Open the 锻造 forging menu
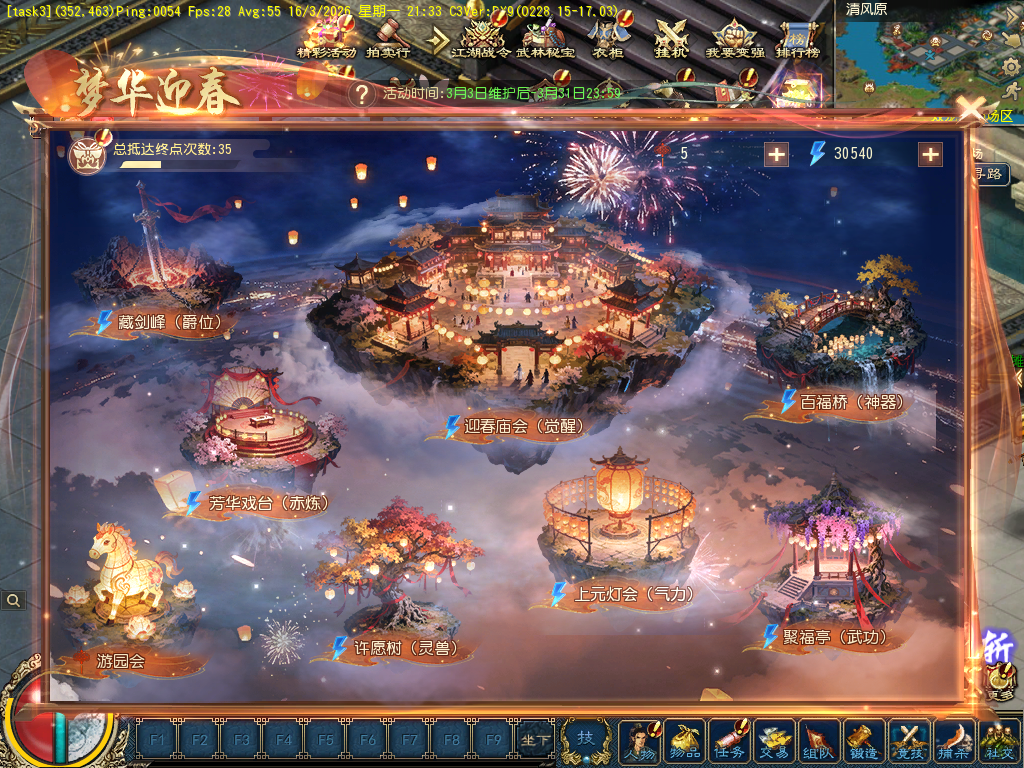 (x=863, y=741)
